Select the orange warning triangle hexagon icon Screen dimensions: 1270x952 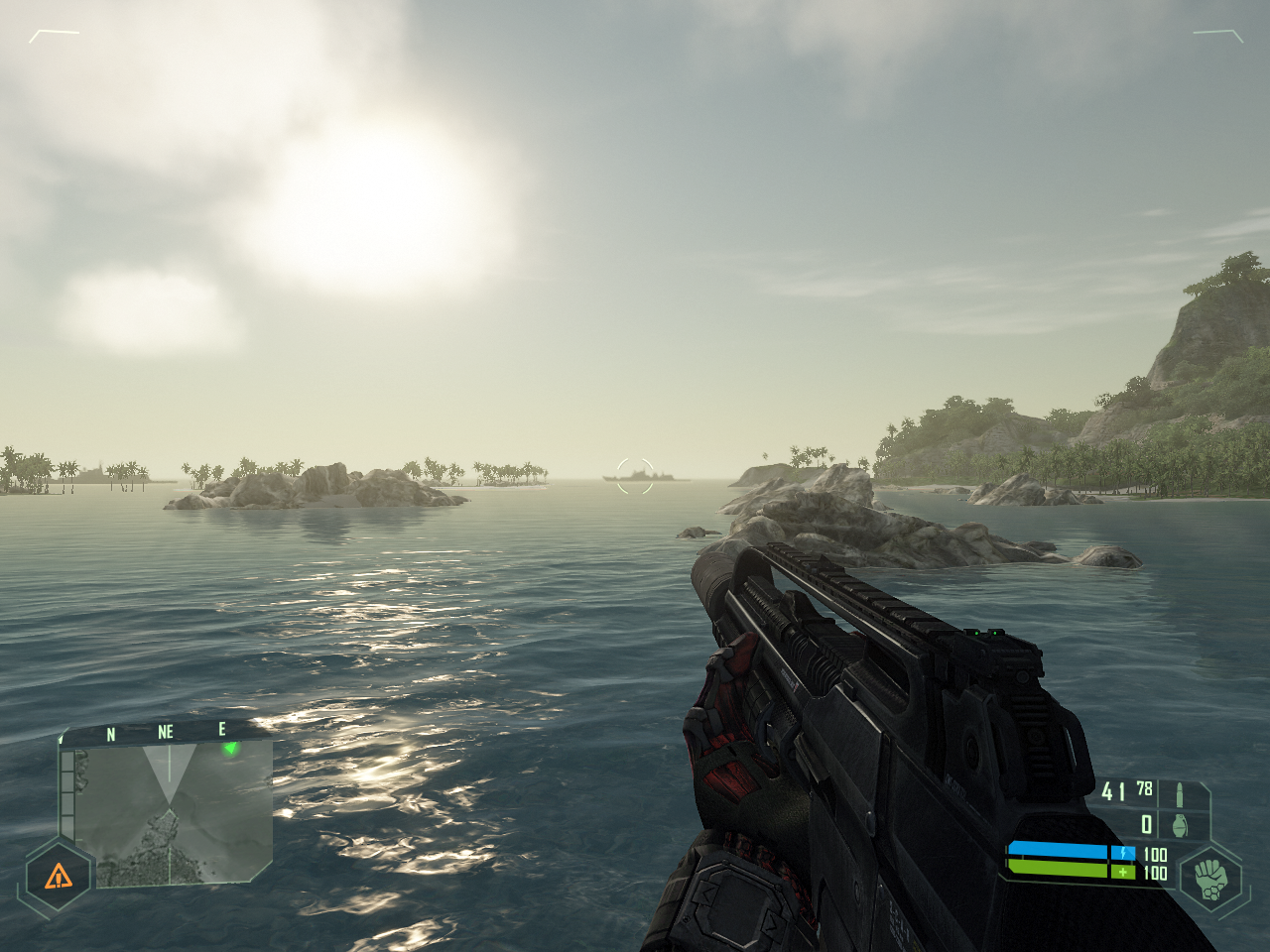[59, 875]
